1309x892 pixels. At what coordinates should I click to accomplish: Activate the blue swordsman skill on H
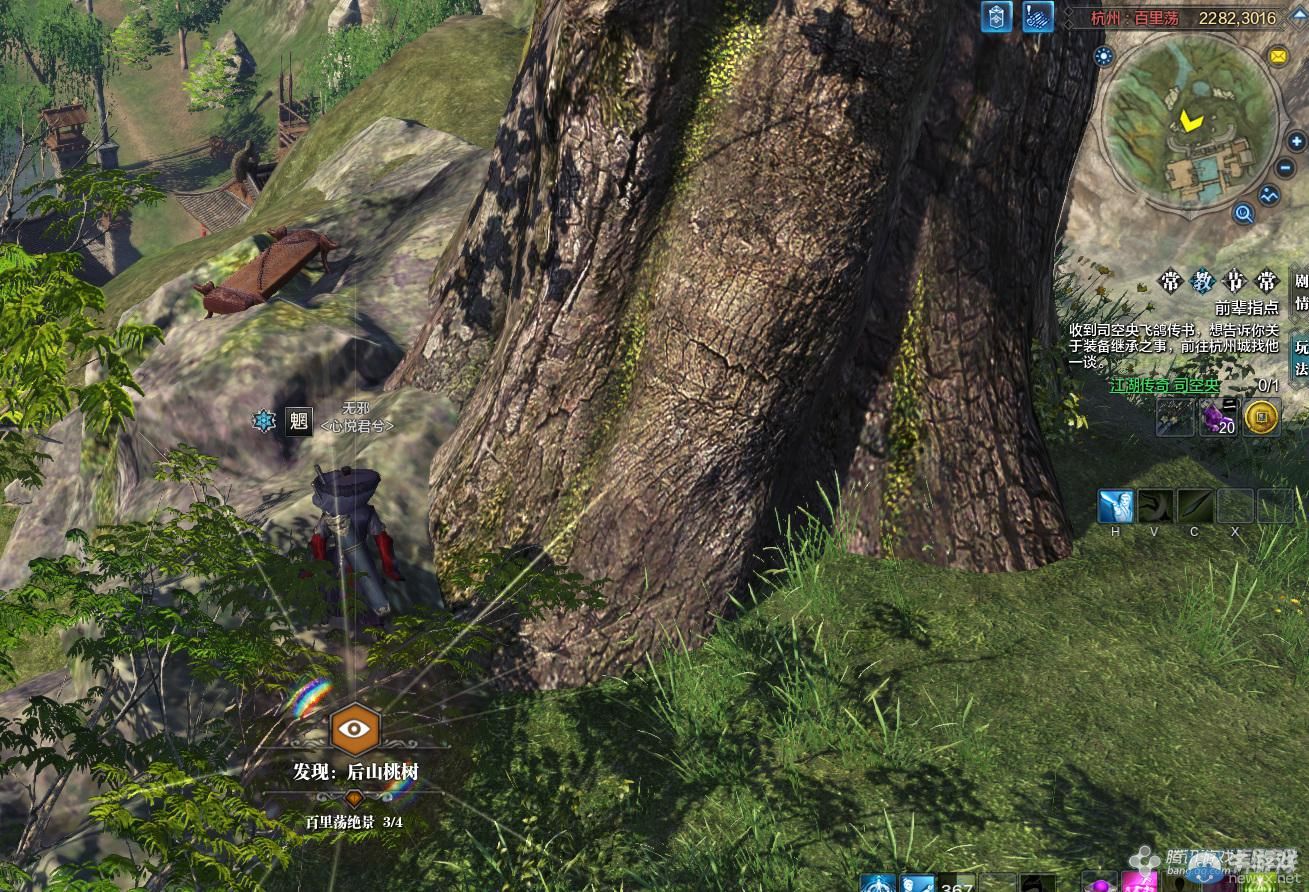[1115, 506]
